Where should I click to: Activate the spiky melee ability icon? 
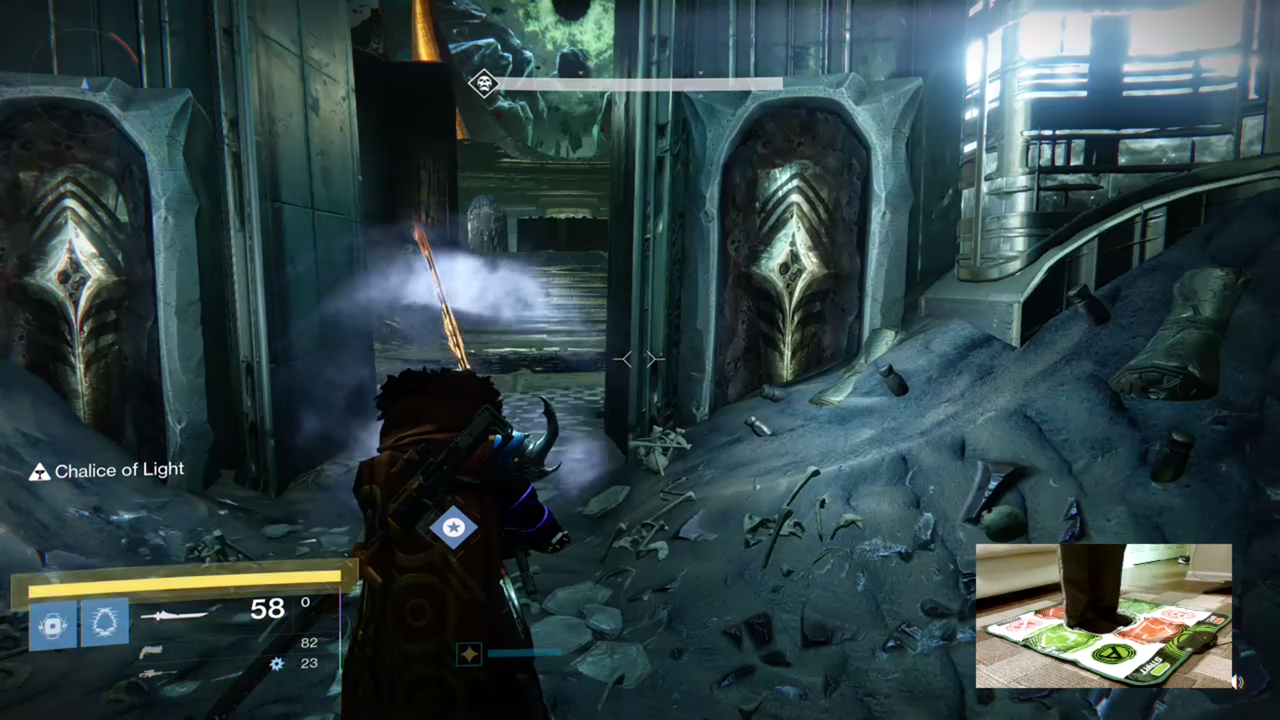point(104,622)
